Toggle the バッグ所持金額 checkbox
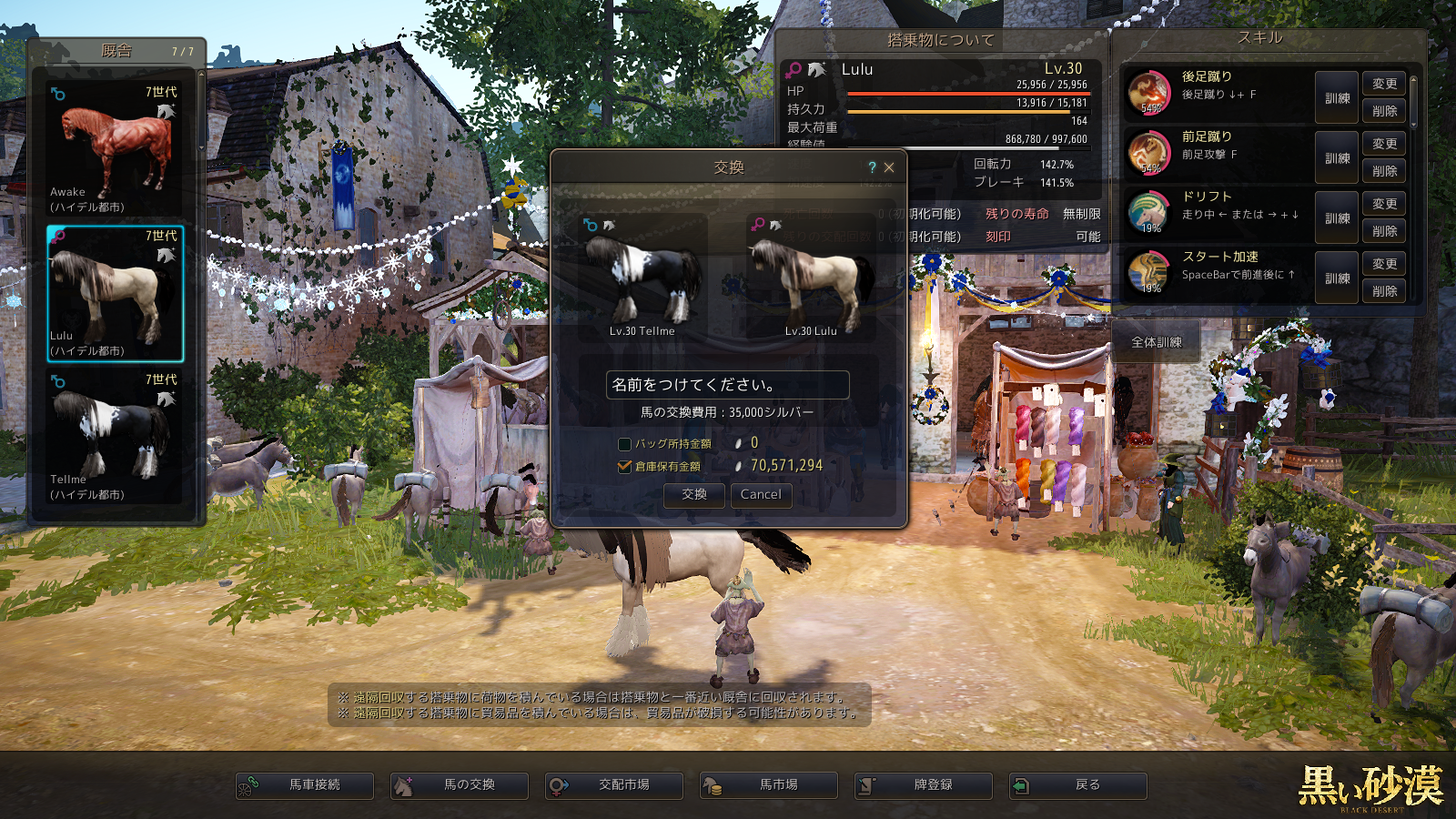The width and height of the screenshot is (1456, 819). (624, 444)
